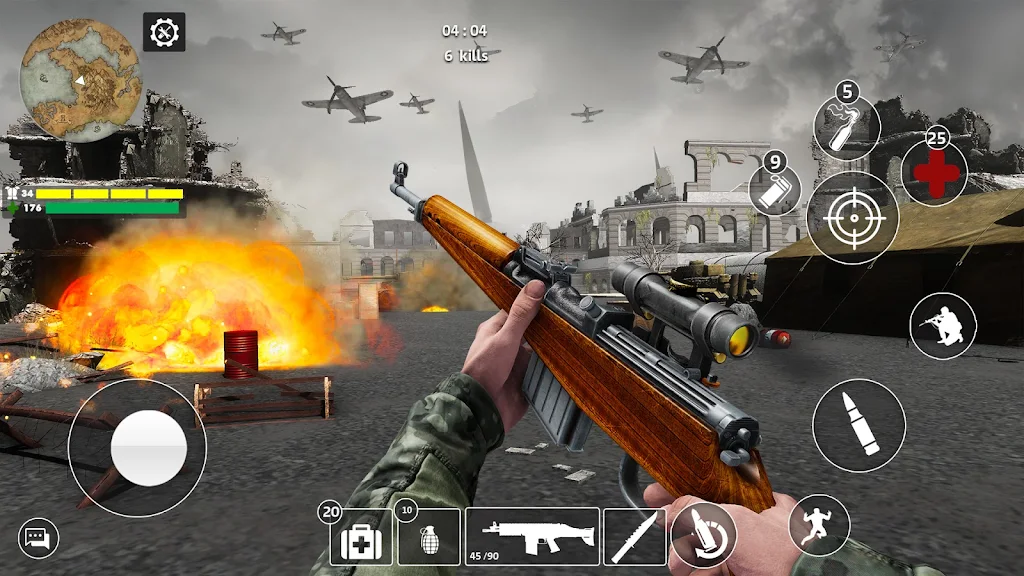Viewport: 1024px width, 576px height.
Task: Throw the smoke canister grenade
Action: tap(777, 190)
